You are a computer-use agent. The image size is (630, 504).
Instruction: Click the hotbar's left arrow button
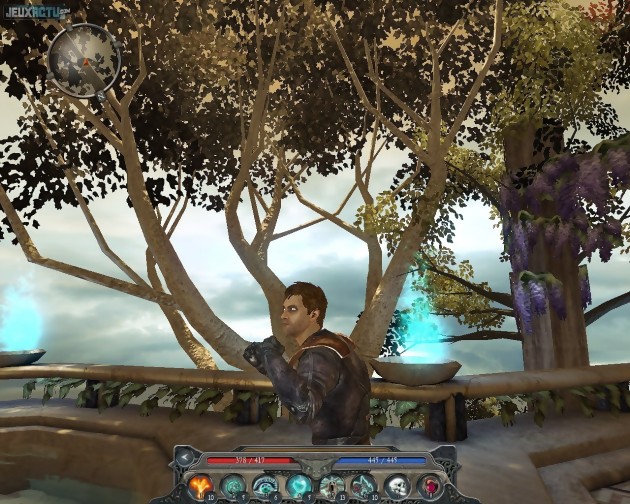coord(184,459)
